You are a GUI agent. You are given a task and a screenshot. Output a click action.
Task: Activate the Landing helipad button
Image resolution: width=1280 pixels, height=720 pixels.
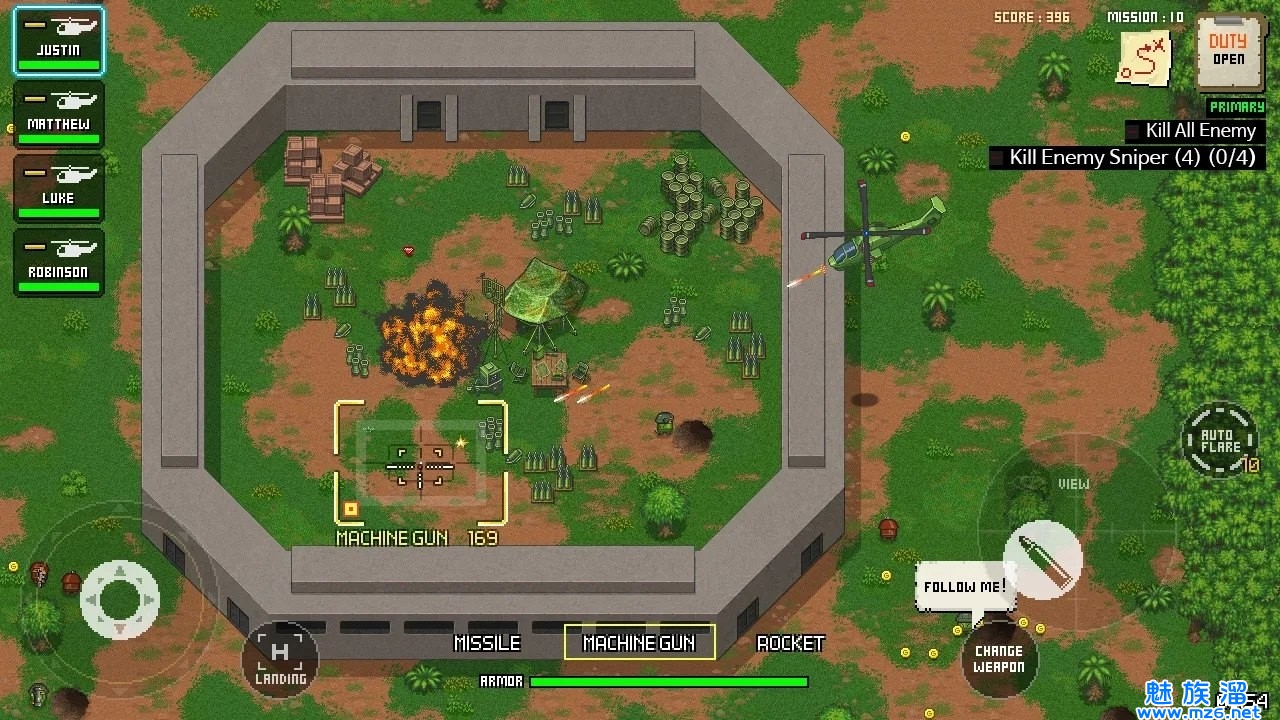pyautogui.click(x=280, y=660)
